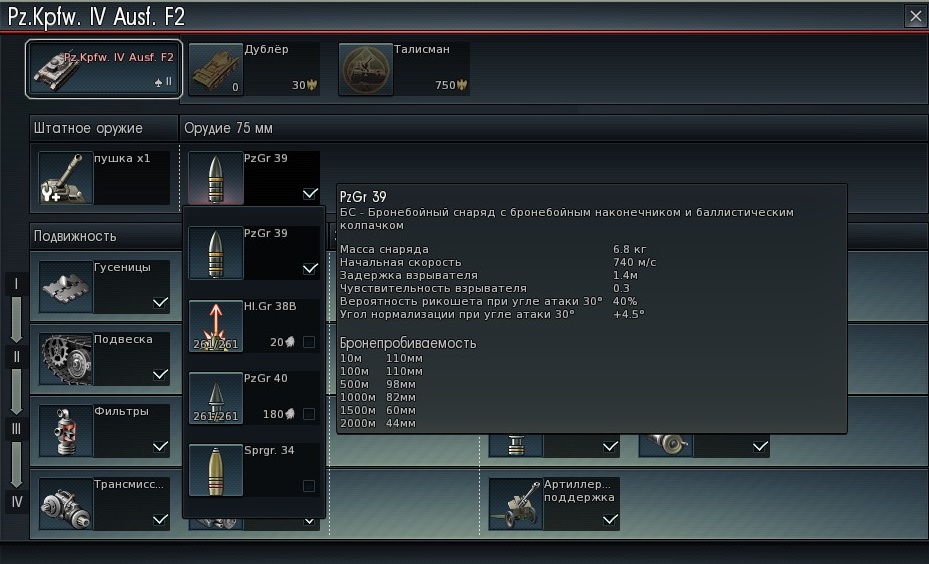Viewport: 929px width, 564px height.
Task: Purchase the Талисман for 750
Action: pos(403,69)
